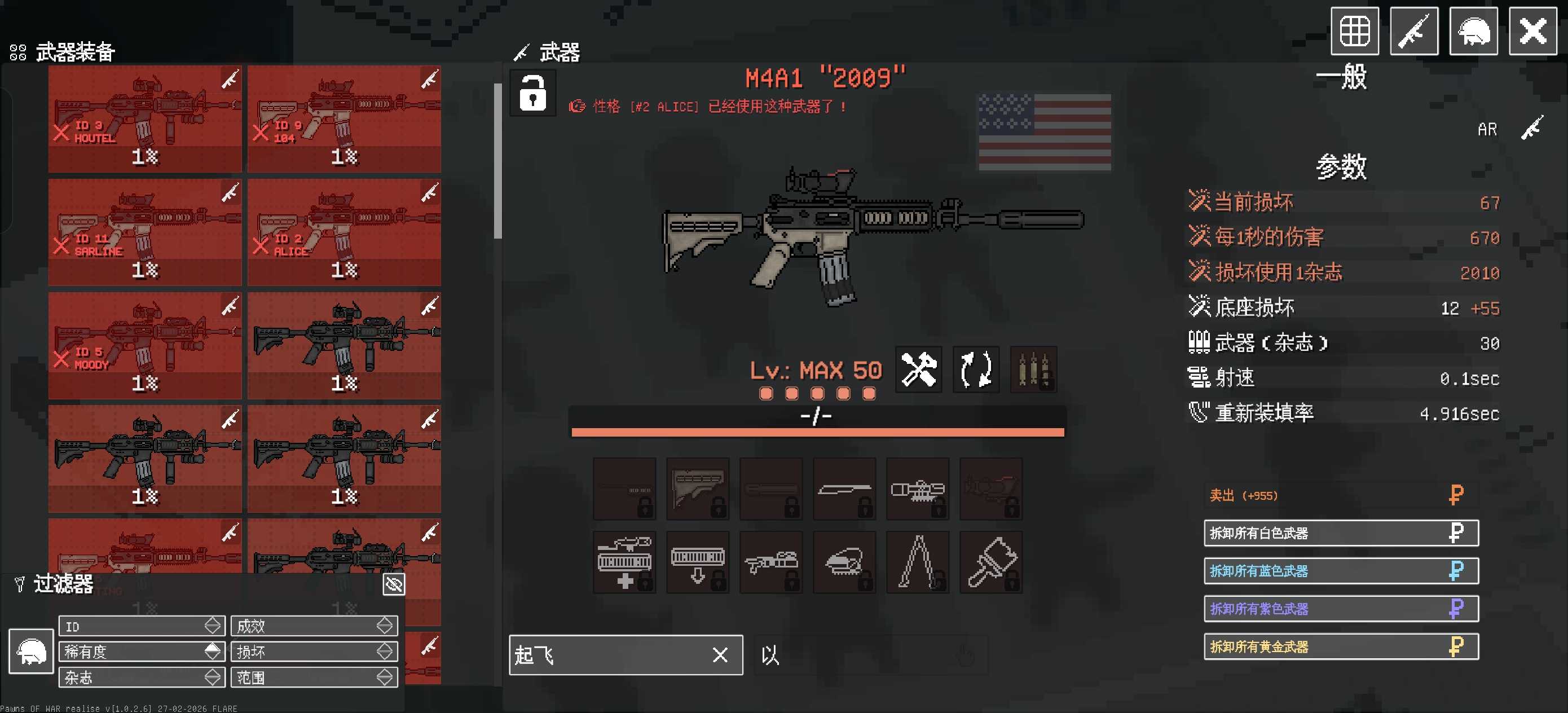Select the HOUTEL ID 3 weapon card
1568x713 pixels.
point(145,118)
